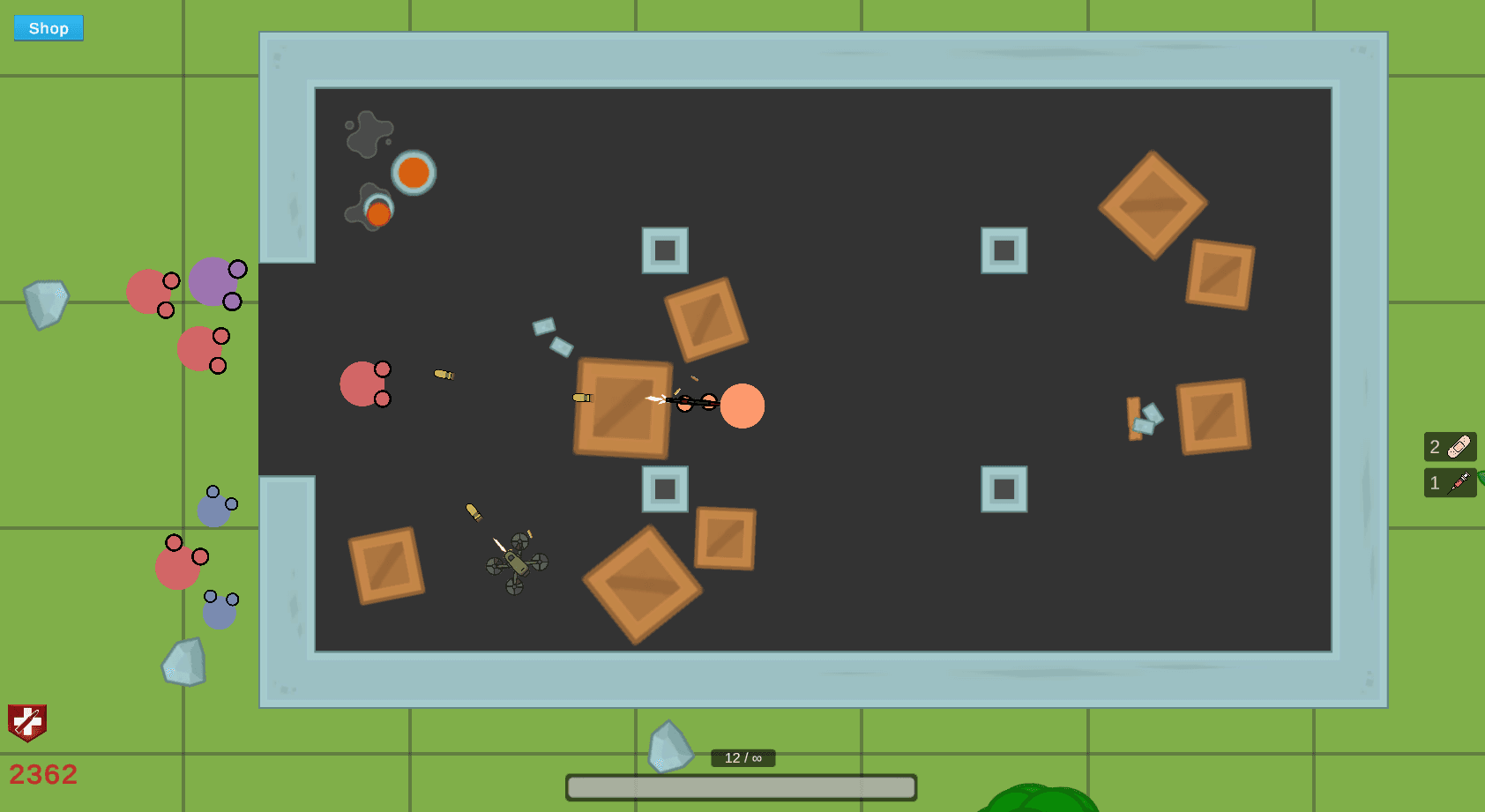Click the red cross perk badge
The image size is (1485, 812).
pyautogui.click(x=26, y=723)
